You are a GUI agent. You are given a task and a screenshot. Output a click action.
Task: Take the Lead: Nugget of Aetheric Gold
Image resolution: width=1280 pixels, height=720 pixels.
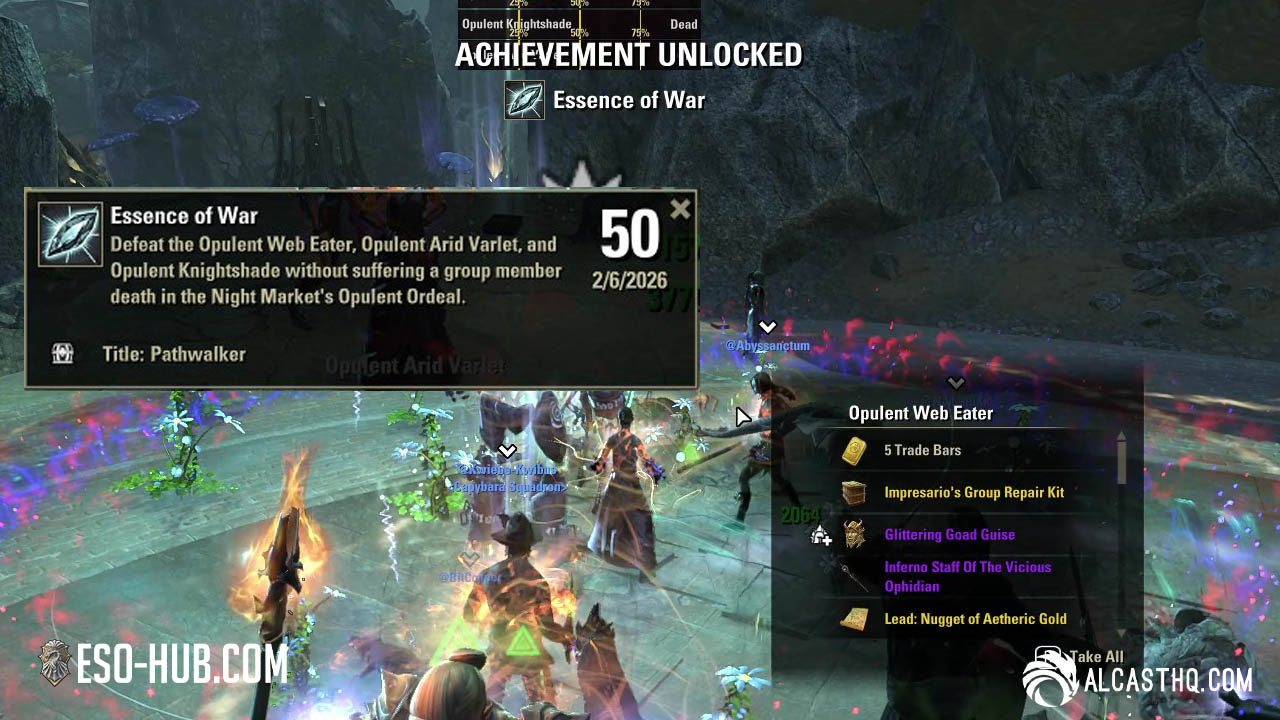click(x=974, y=619)
